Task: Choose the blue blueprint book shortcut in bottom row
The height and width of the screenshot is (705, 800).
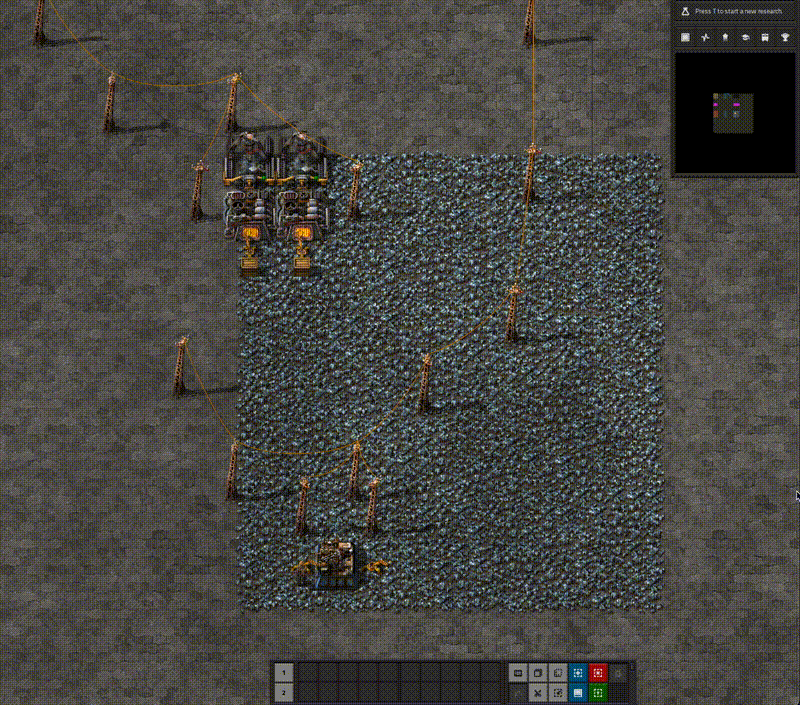Action: pos(578,692)
